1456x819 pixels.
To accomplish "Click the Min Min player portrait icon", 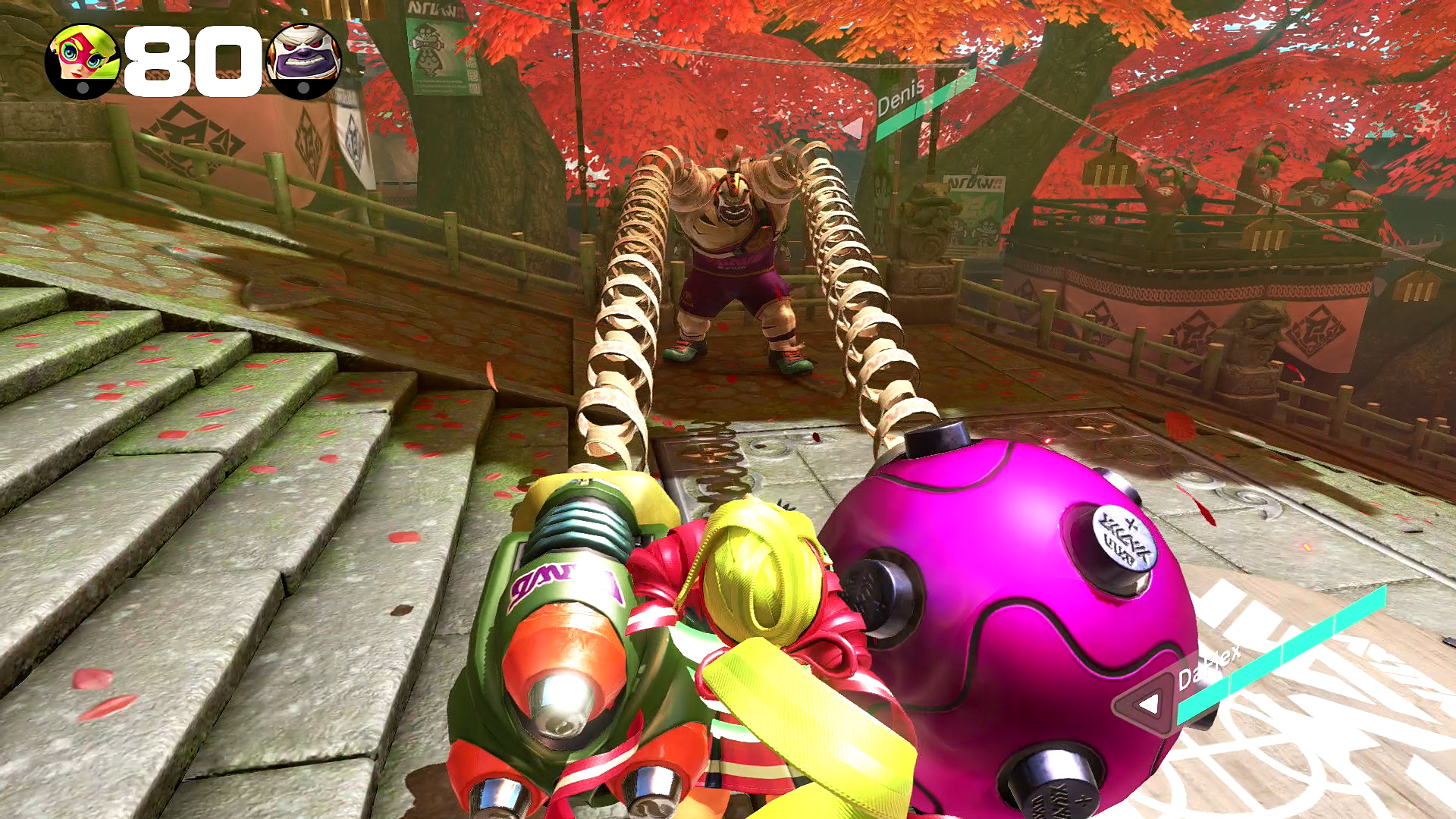I will (82, 61).
